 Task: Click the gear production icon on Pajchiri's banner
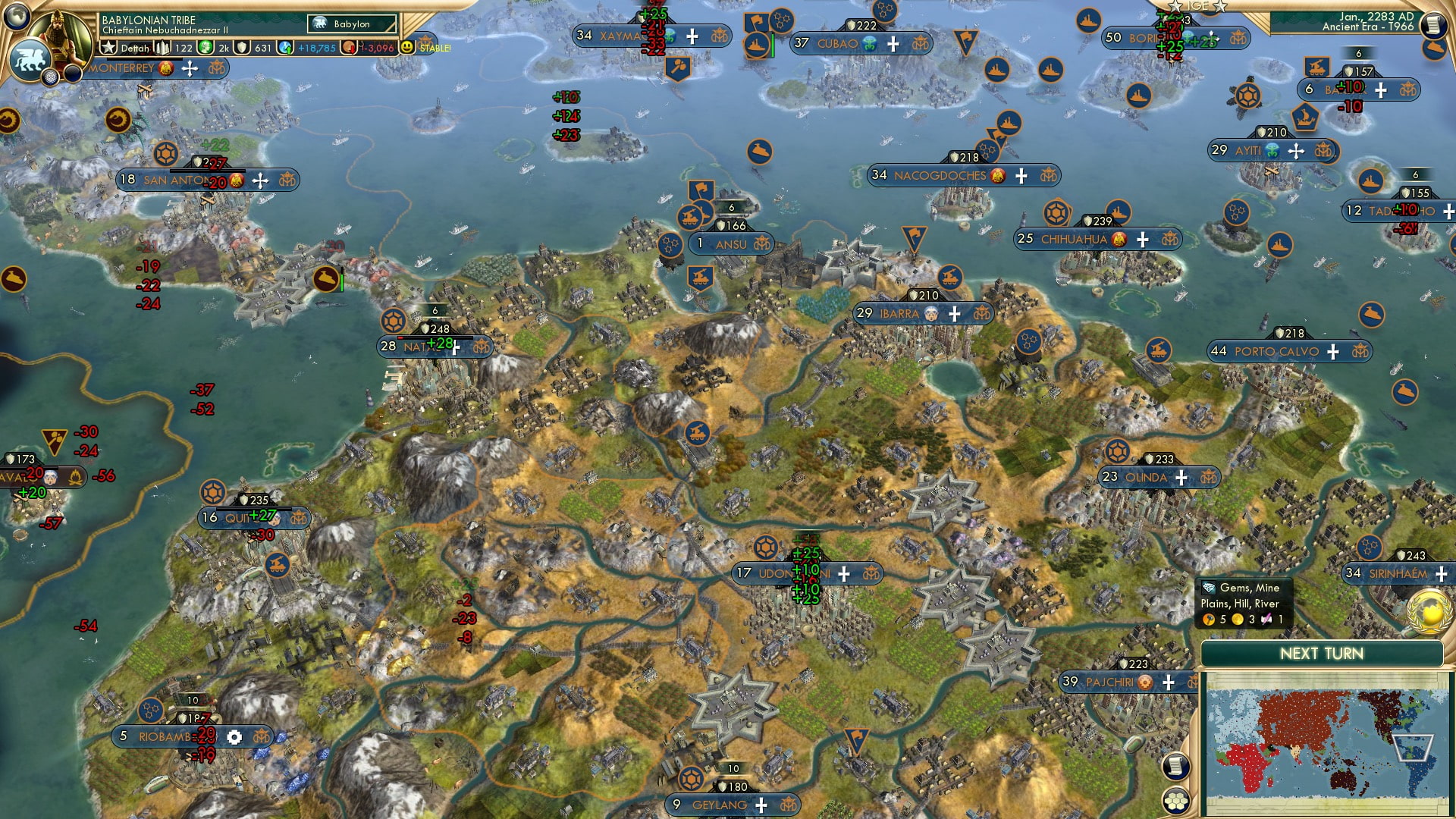click(x=1144, y=683)
